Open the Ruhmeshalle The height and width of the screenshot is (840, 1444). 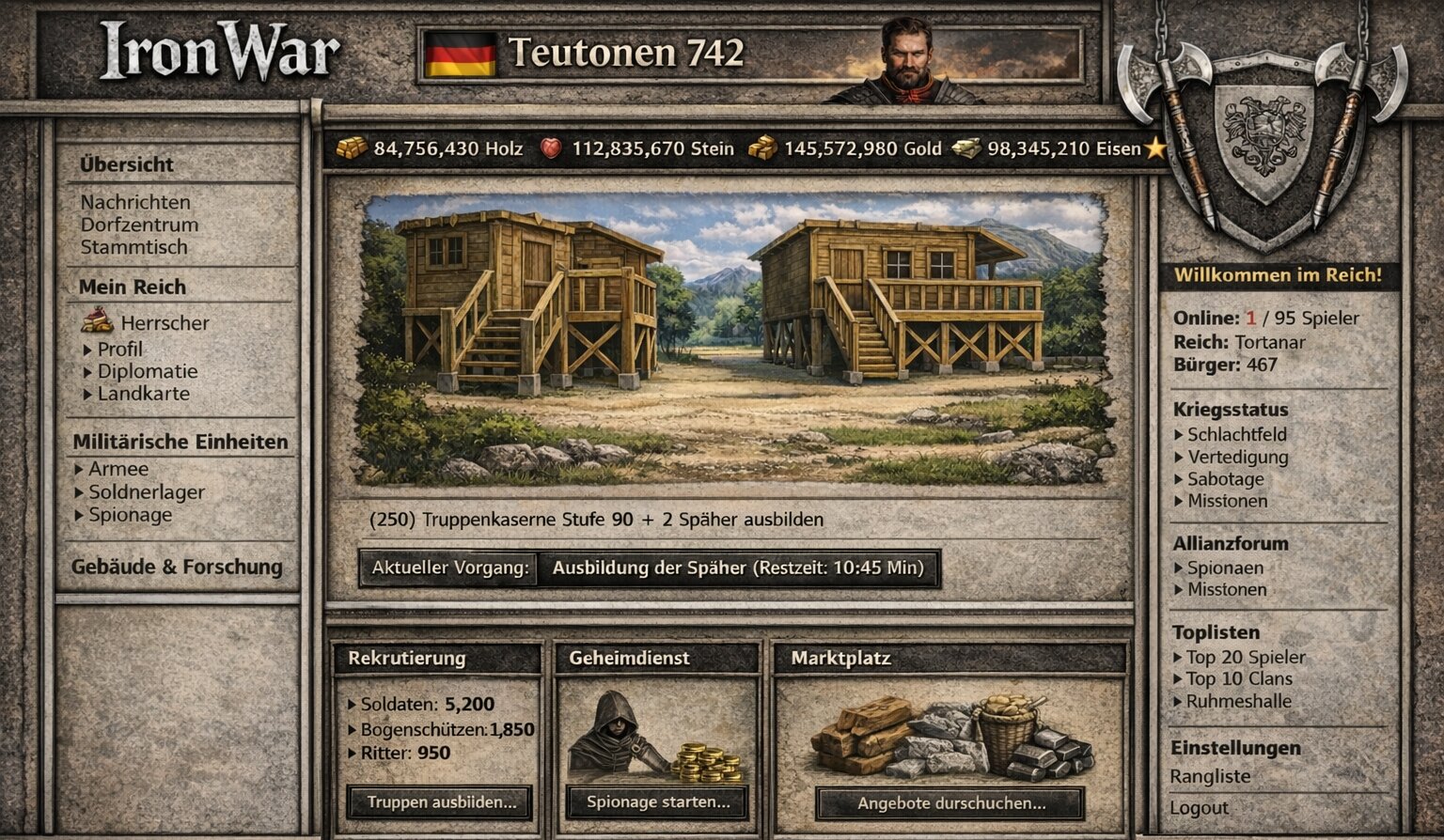[1238, 701]
